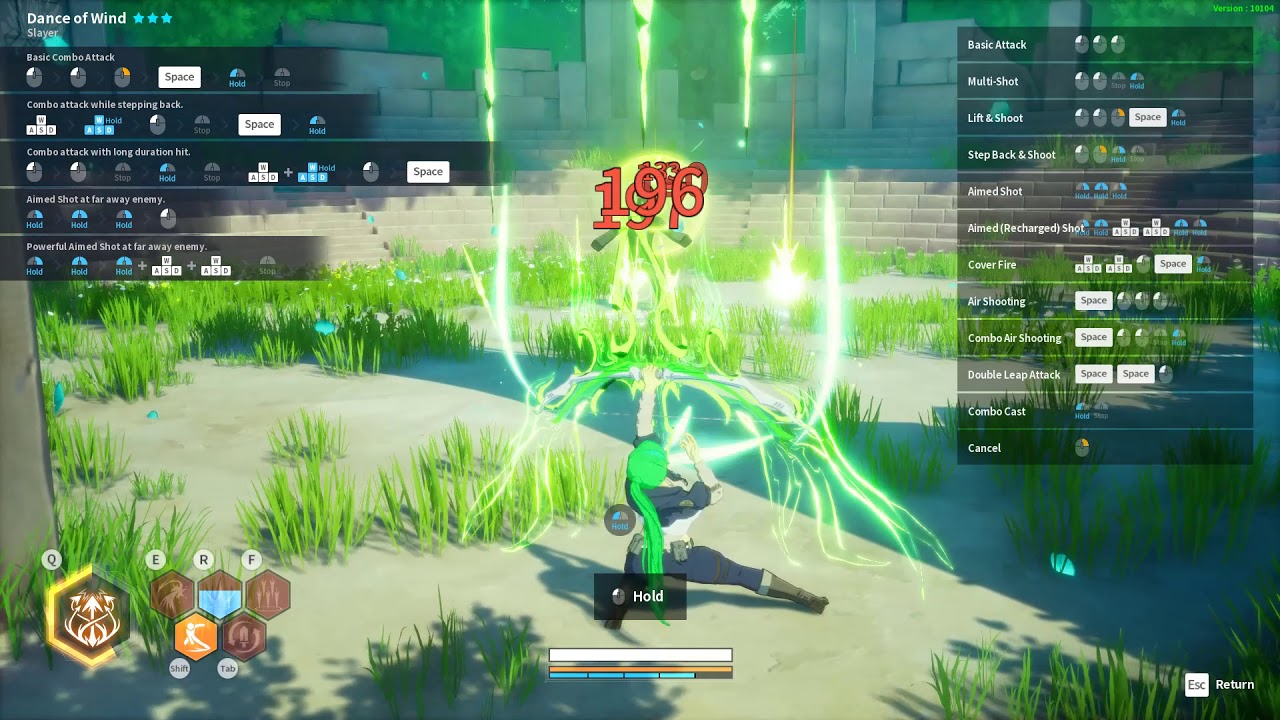Click the Return button

[x=1221, y=685]
